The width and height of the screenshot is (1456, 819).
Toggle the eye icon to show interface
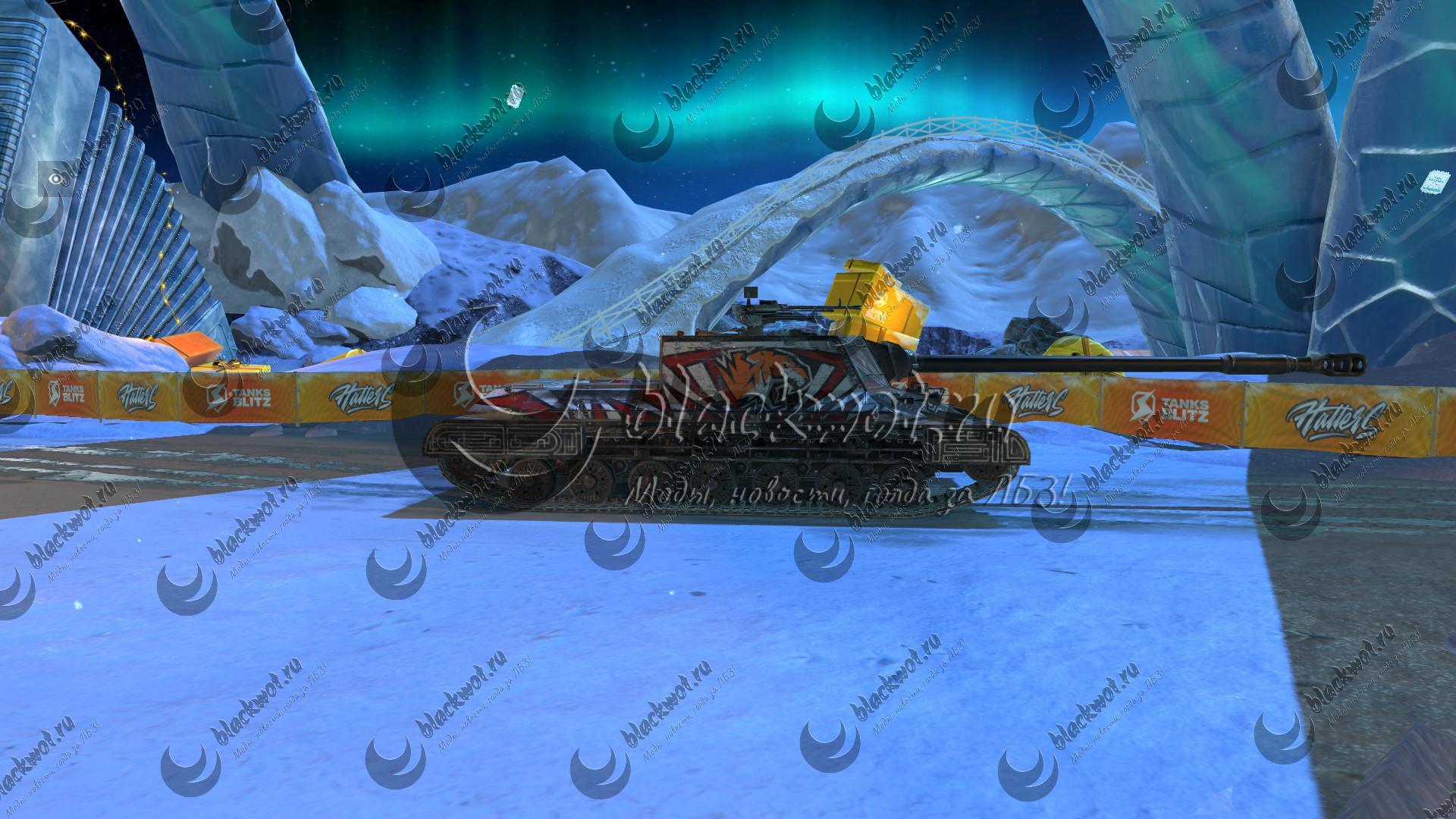(55, 178)
